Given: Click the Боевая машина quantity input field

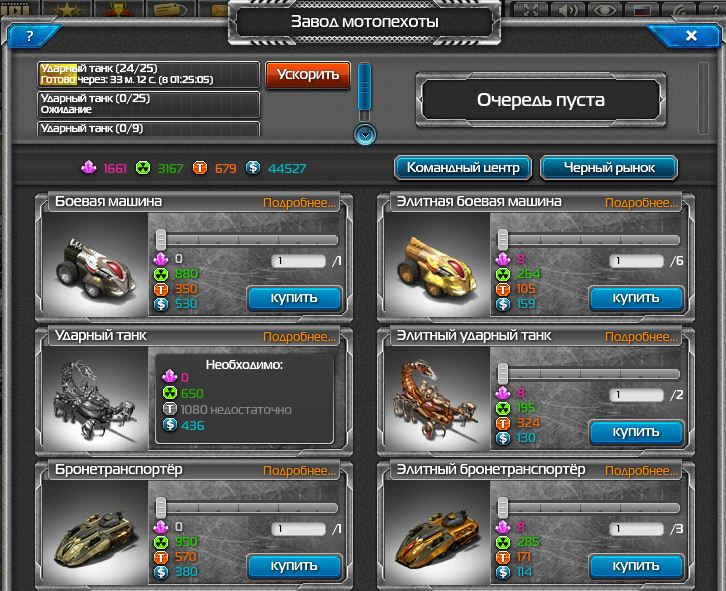Looking at the screenshot, I should pyautogui.click(x=298, y=261).
